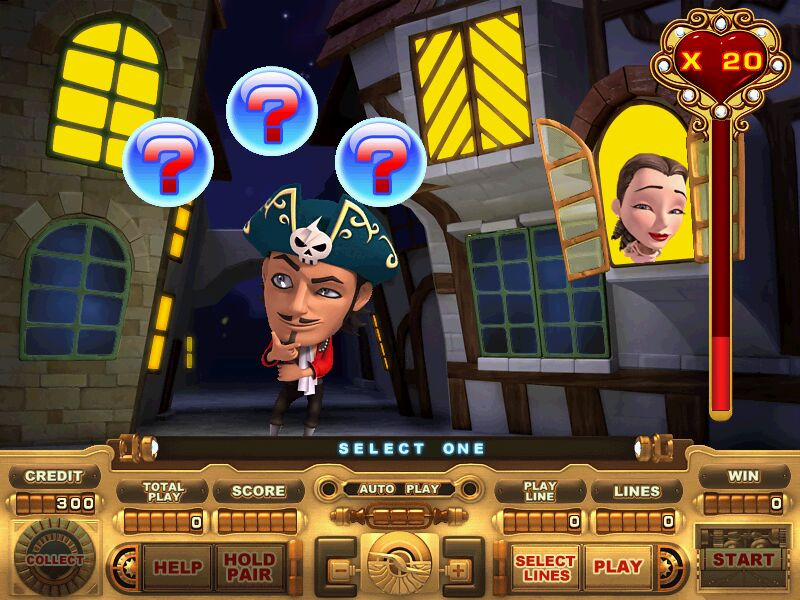
Task: Hit the PLAY button
Action: point(617,567)
